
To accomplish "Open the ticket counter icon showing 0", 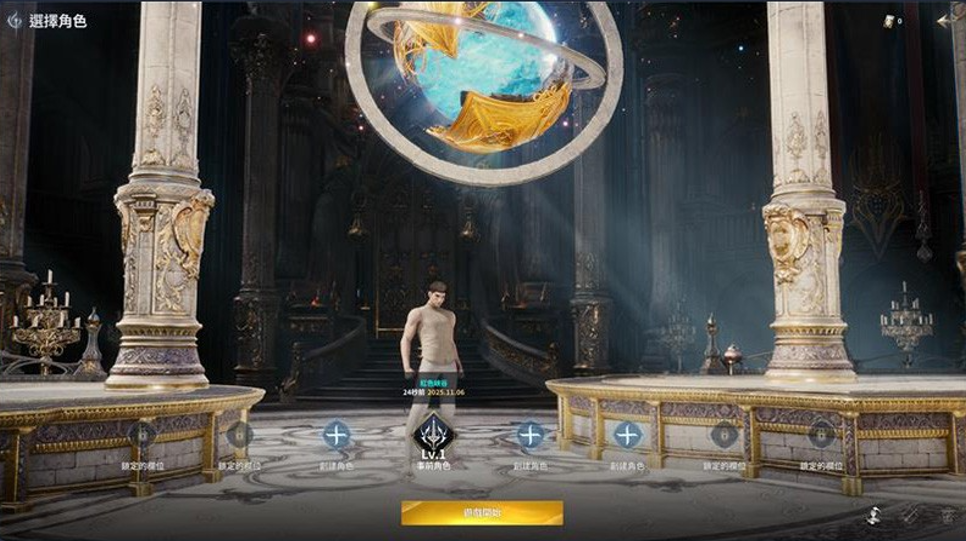I will click(887, 21).
